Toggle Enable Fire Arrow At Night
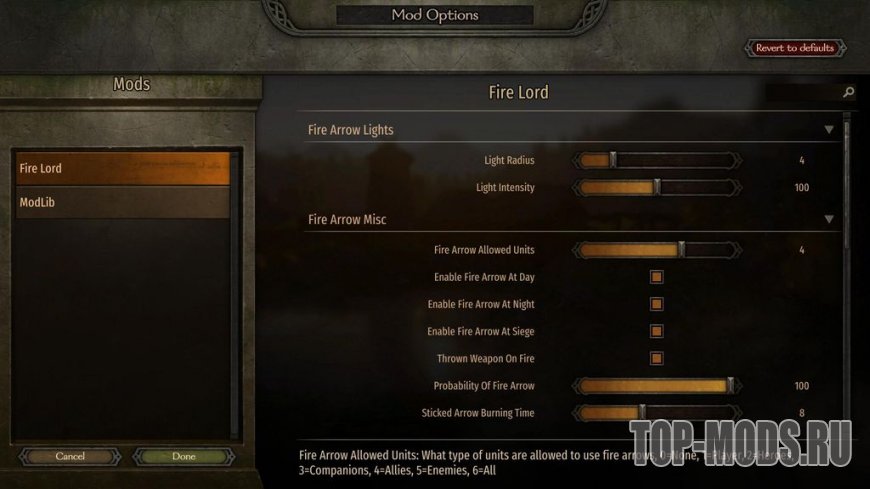The height and width of the screenshot is (489, 870). pyautogui.click(x=657, y=304)
